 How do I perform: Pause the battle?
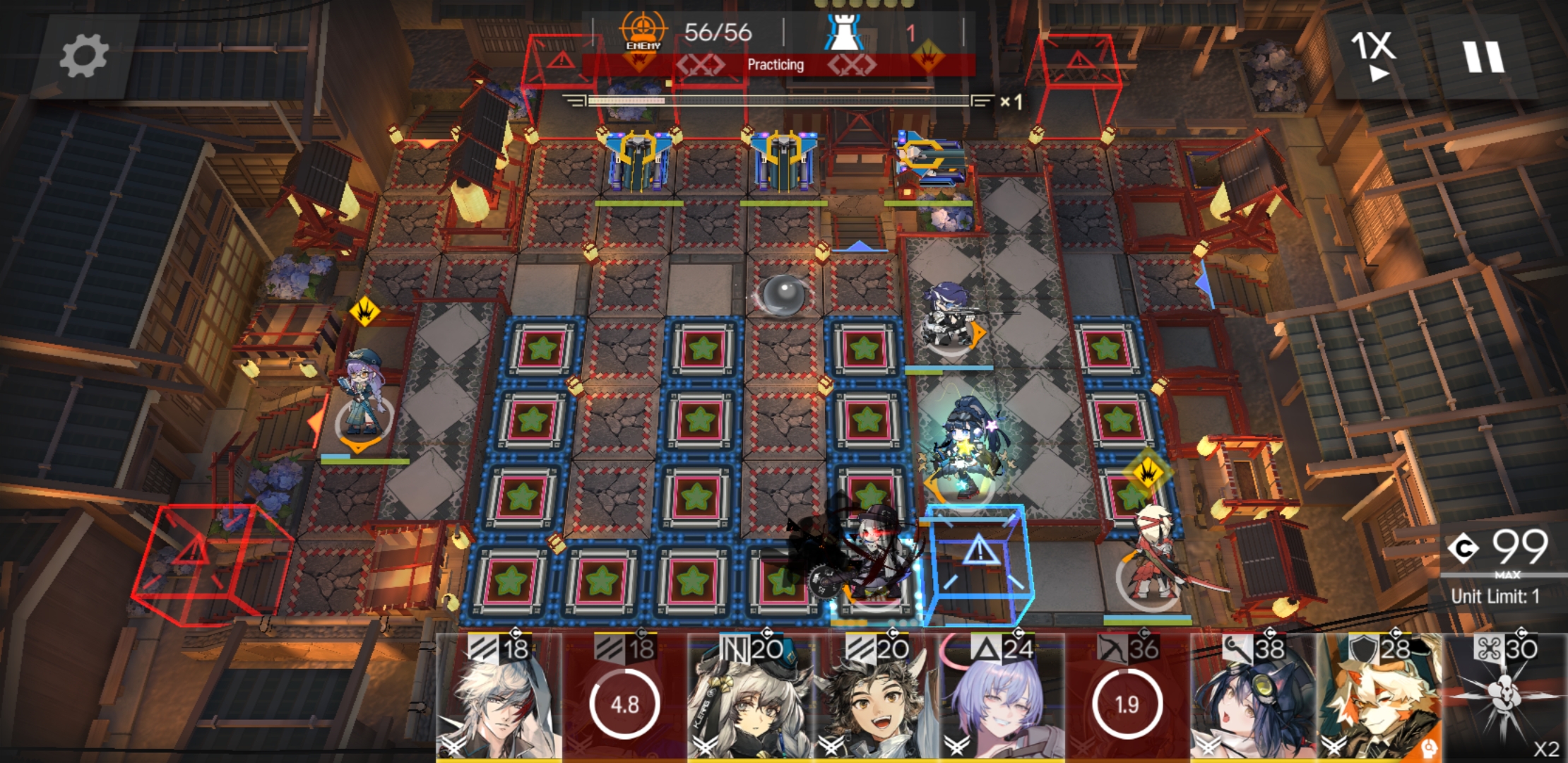click(x=1483, y=57)
